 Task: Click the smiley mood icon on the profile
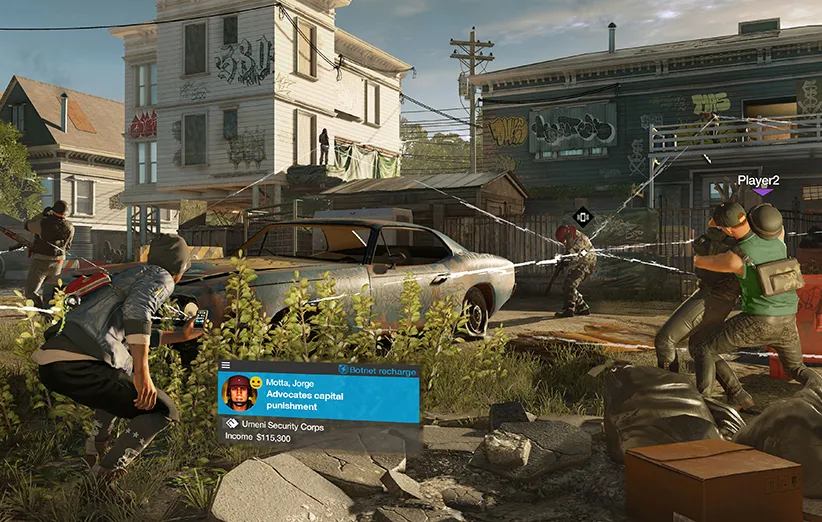[256, 383]
